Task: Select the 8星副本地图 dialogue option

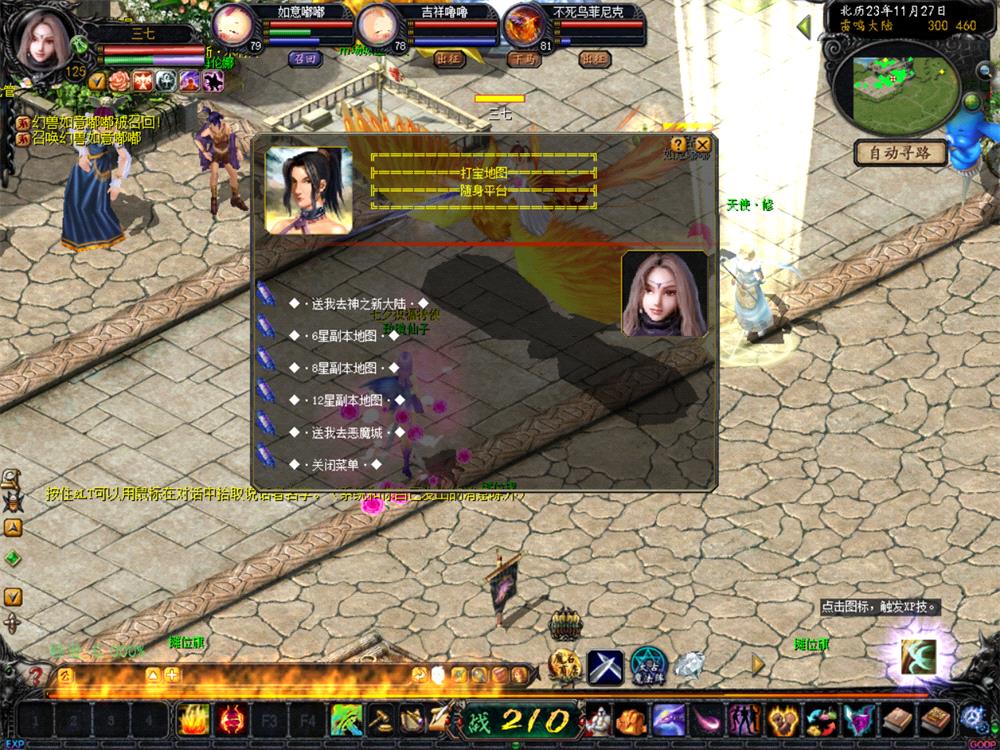Action: tap(344, 368)
